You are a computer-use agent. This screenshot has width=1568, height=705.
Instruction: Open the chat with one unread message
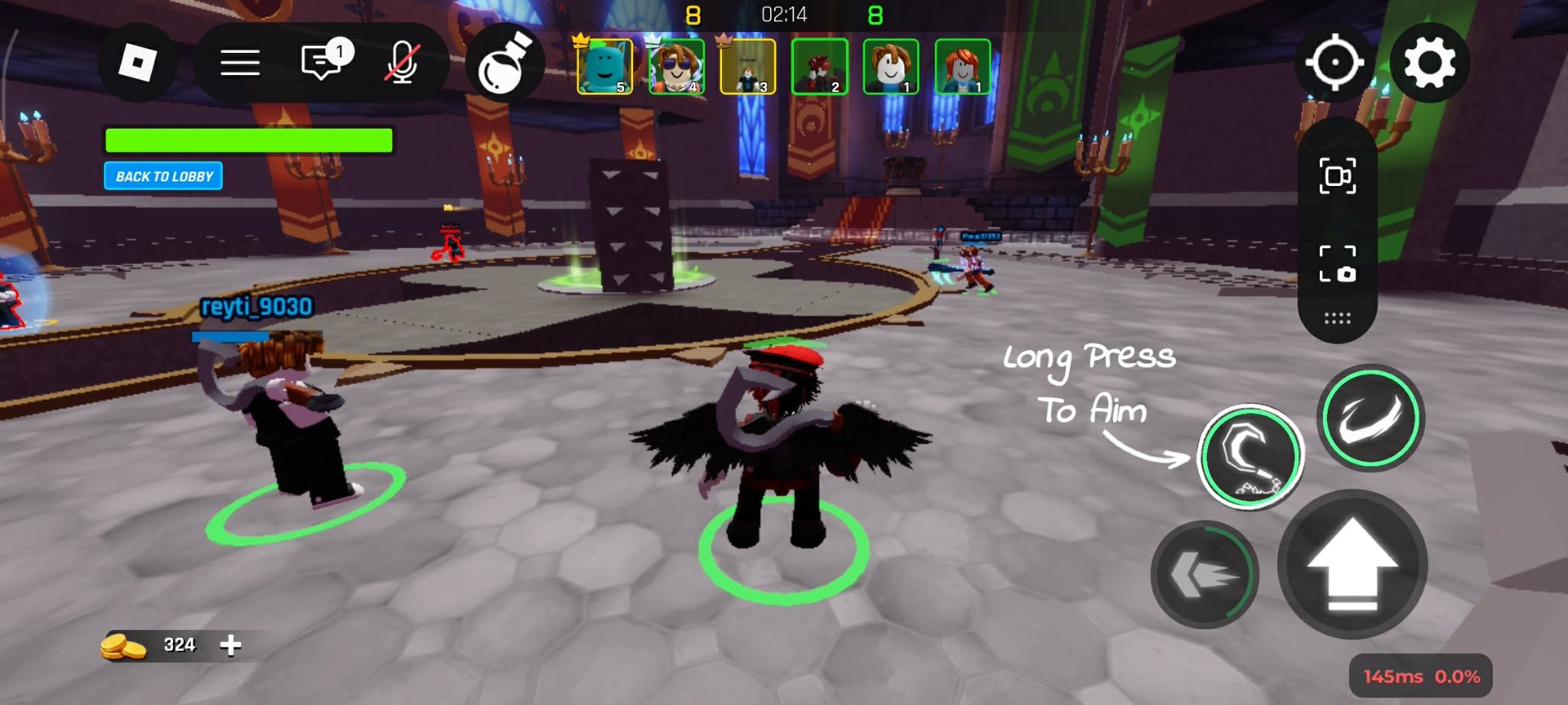322,61
